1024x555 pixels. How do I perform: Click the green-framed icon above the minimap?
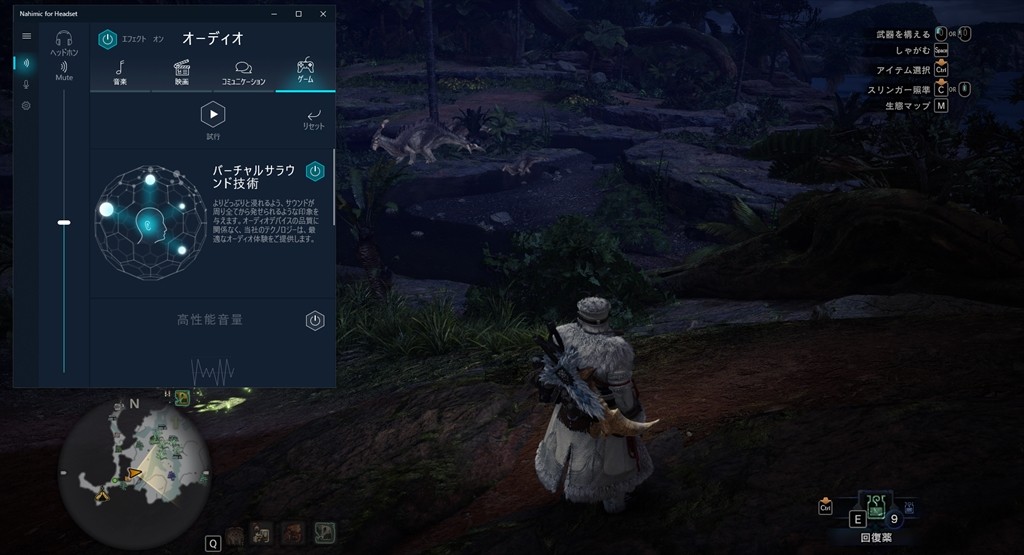pos(182,398)
